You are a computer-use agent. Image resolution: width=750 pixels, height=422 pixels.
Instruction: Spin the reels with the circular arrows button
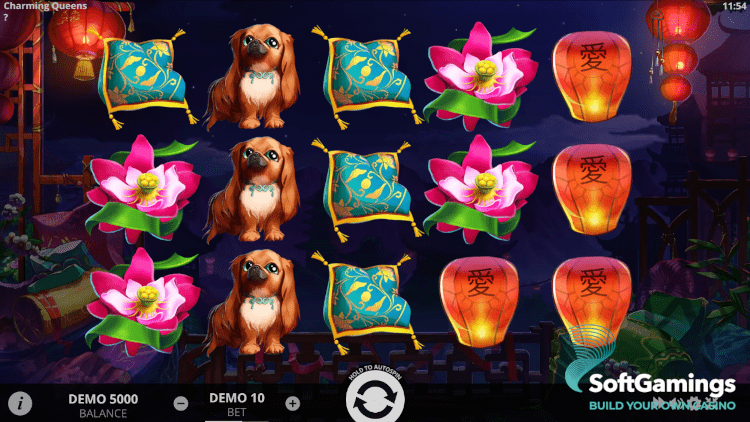[x=374, y=403]
